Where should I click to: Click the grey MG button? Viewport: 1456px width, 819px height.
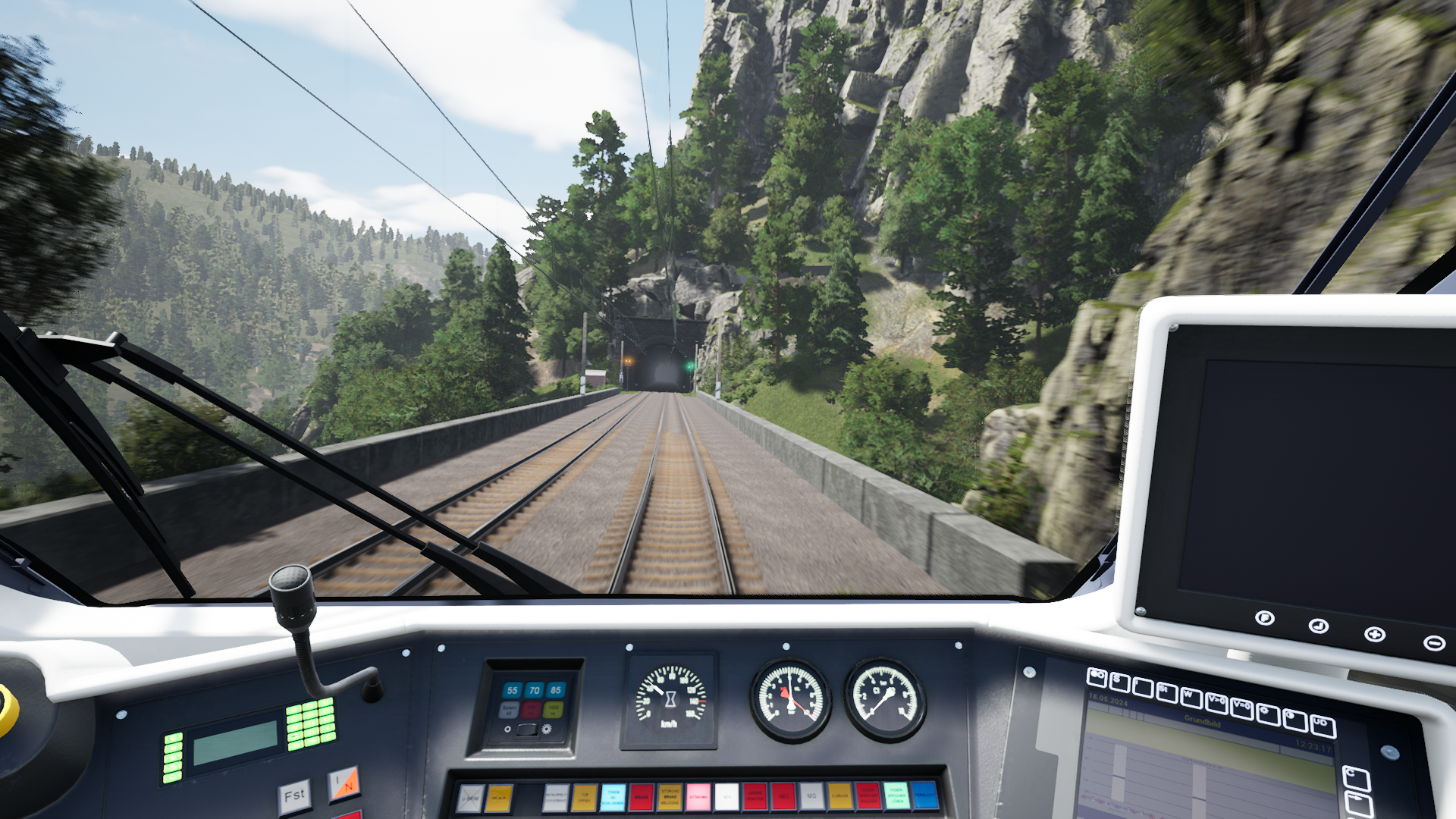coord(811,796)
